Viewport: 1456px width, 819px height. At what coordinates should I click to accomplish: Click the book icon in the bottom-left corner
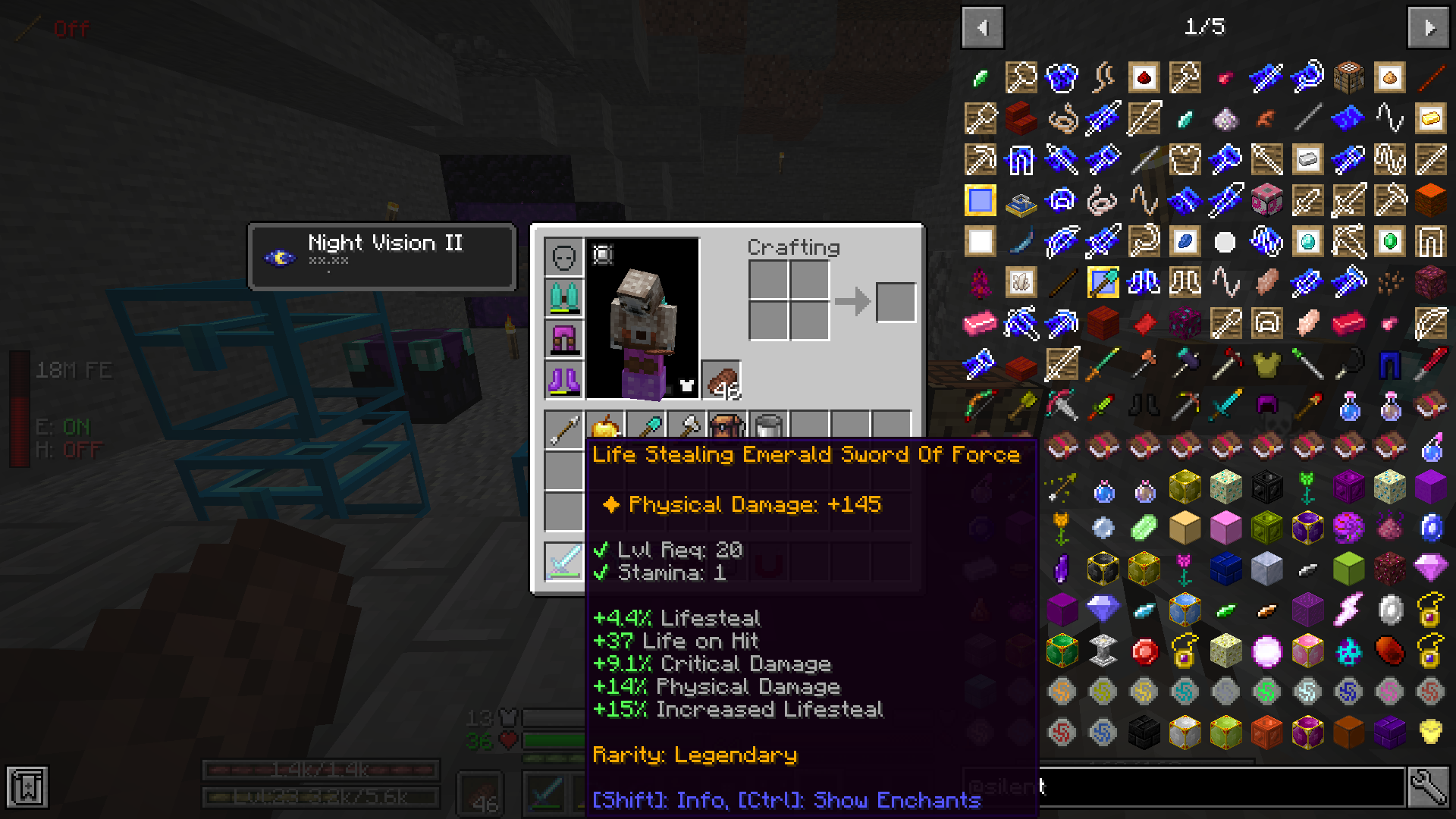28,787
